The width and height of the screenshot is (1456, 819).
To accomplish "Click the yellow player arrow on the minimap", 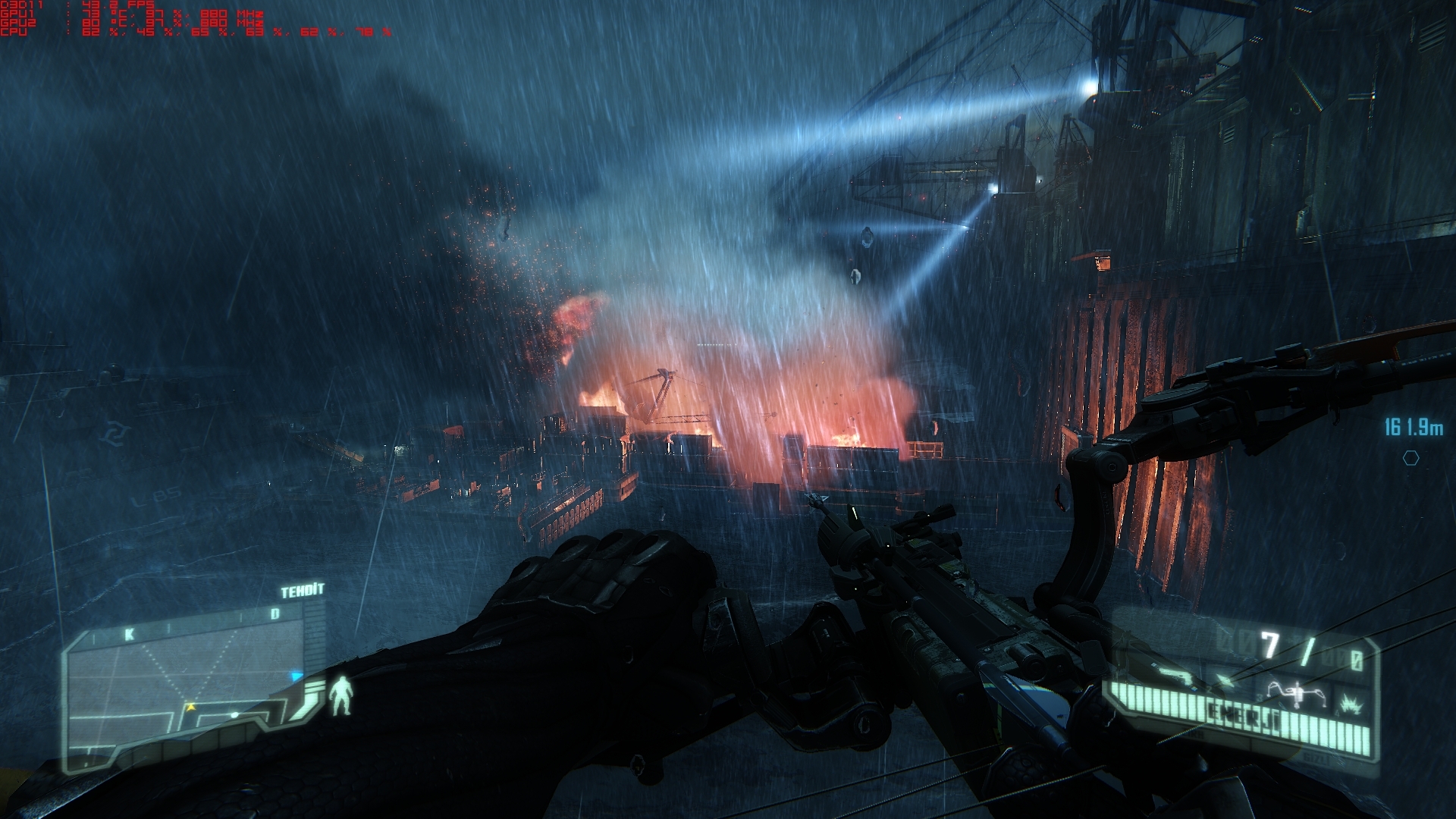I will click(x=192, y=707).
